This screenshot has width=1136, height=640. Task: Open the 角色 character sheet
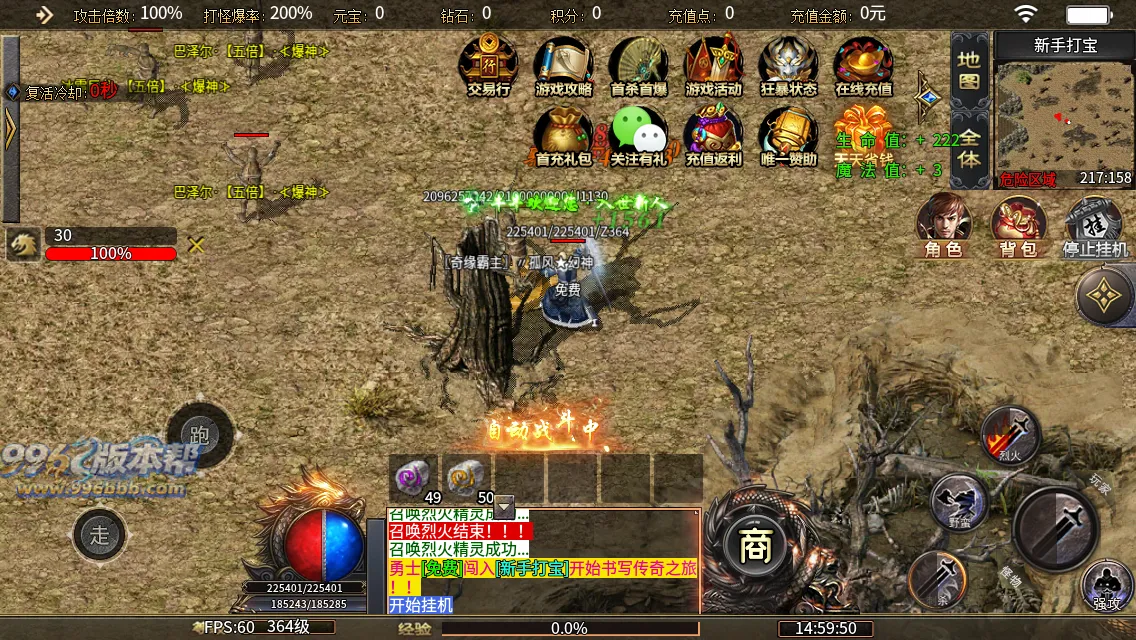click(x=944, y=225)
